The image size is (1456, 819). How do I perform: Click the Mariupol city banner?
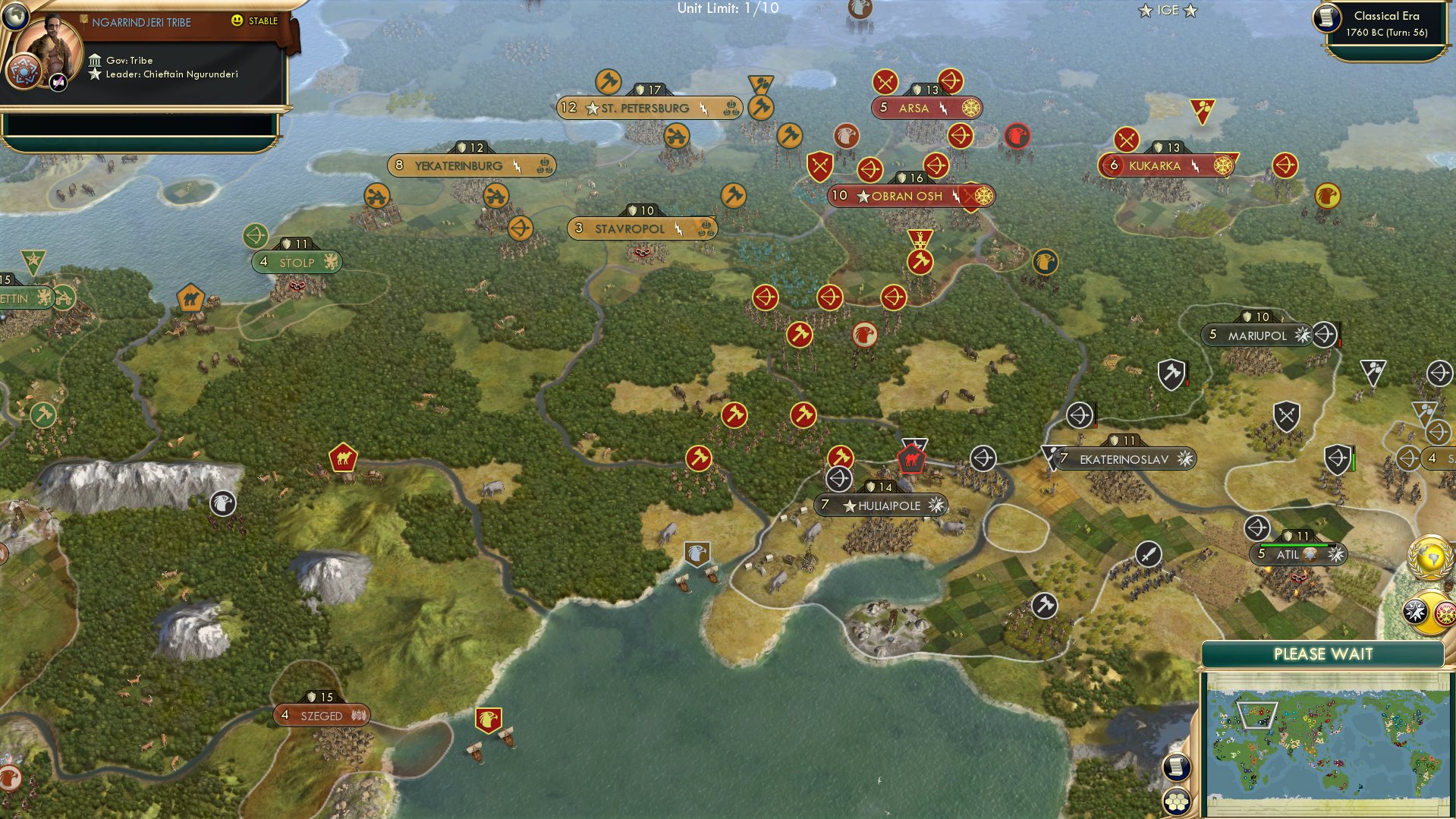pos(1256,335)
